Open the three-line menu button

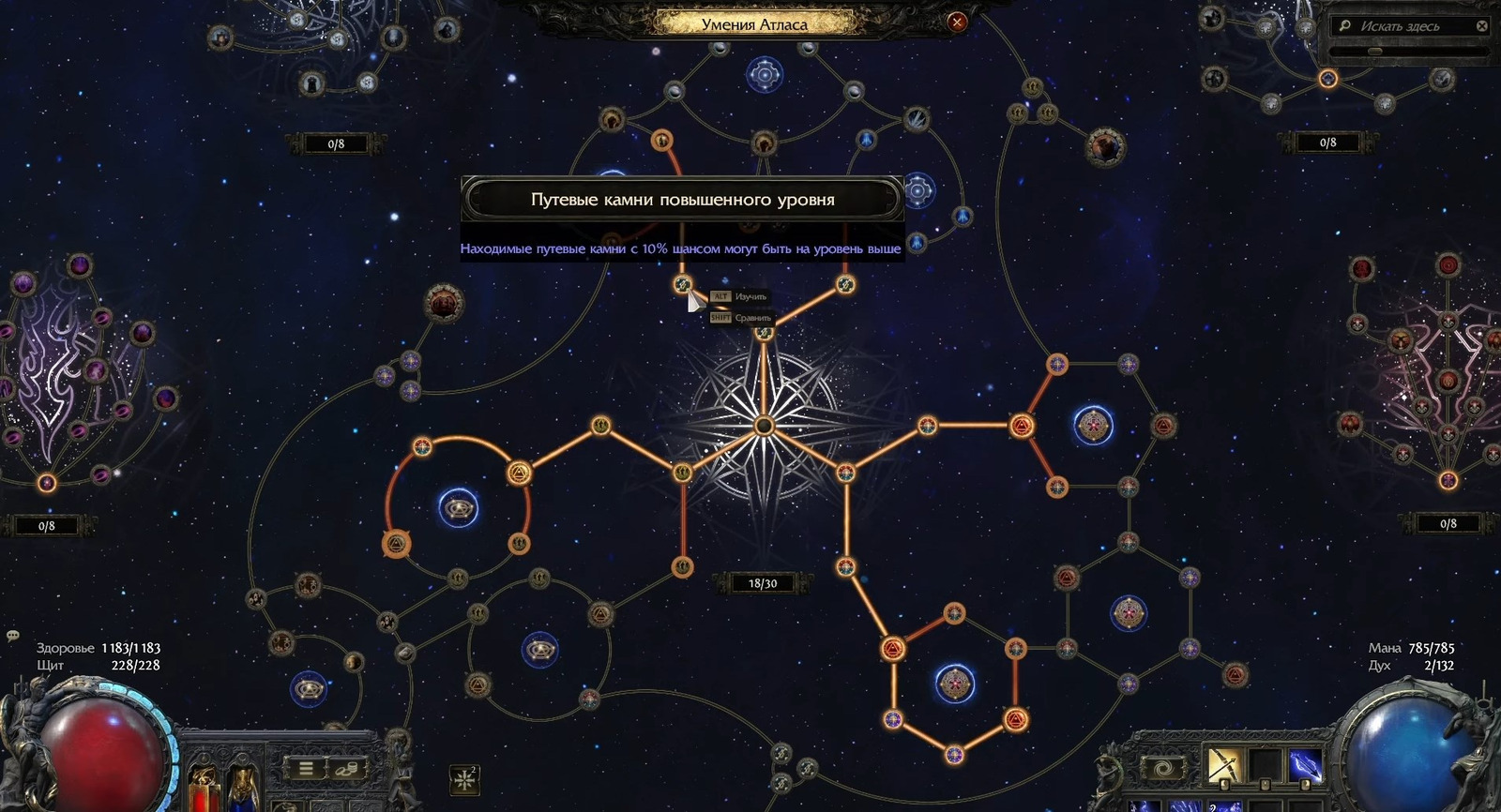pos(306,769)
